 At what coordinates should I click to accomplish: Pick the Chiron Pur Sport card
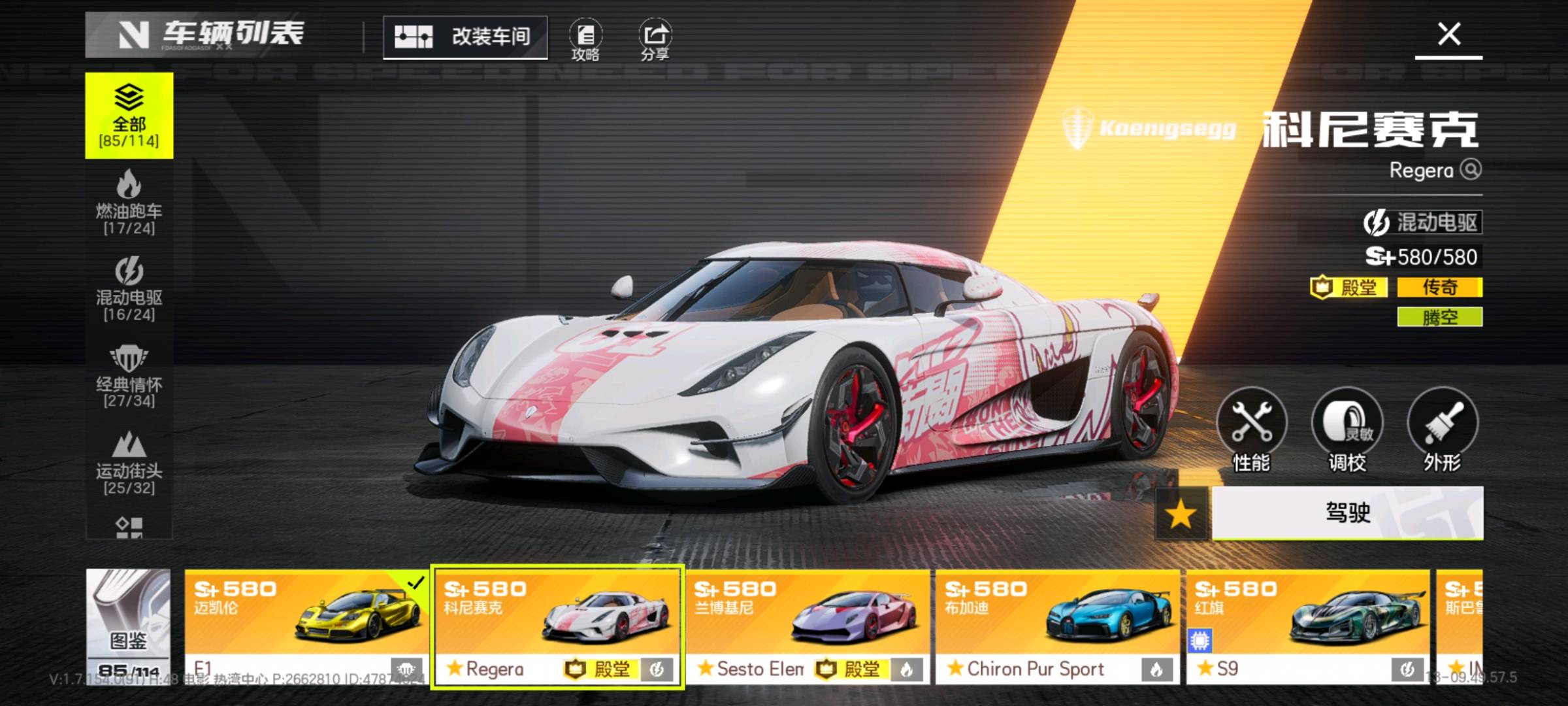1058,626
